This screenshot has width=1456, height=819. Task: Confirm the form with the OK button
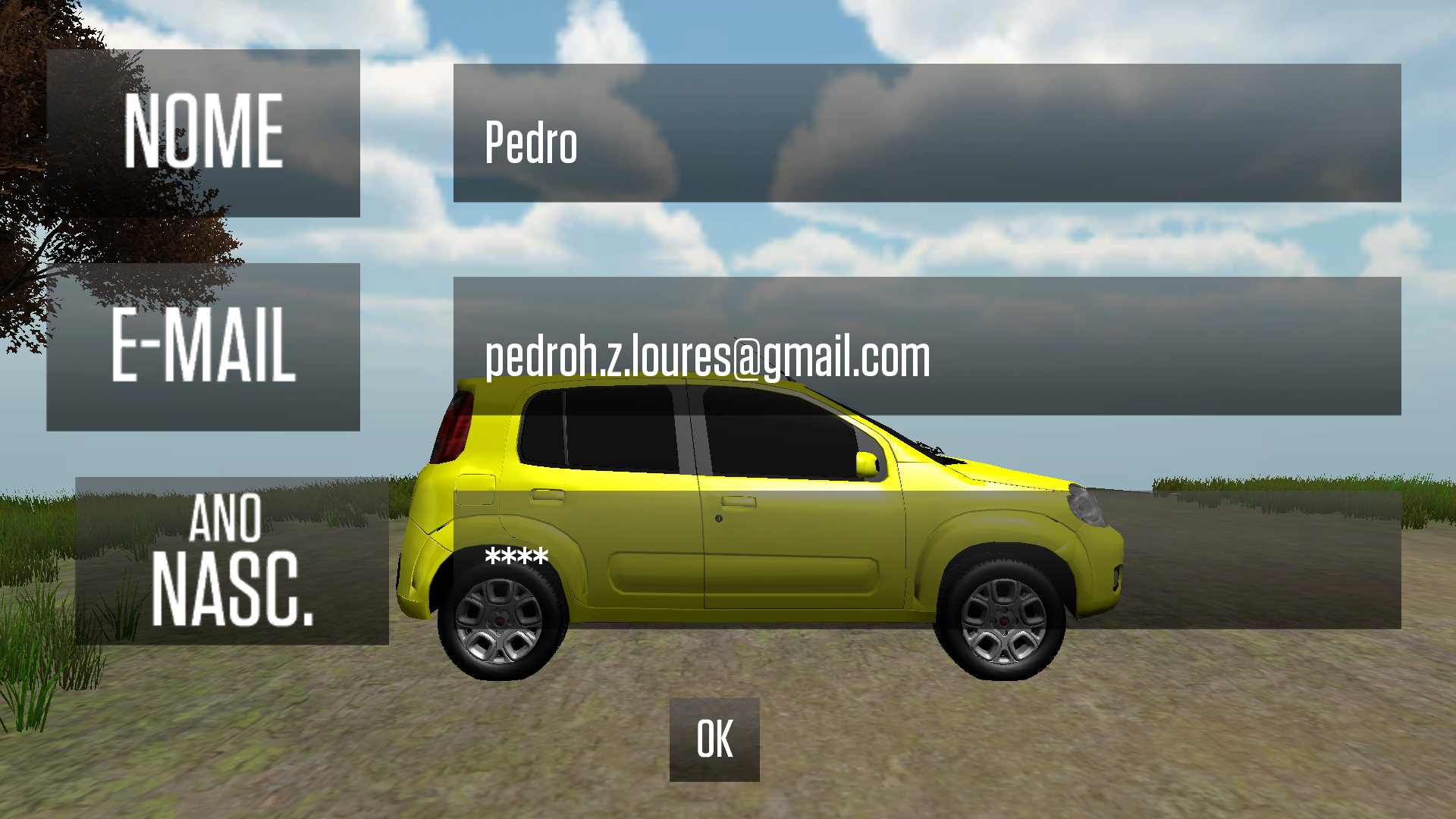pyautogui.click(x=714, y=739)
